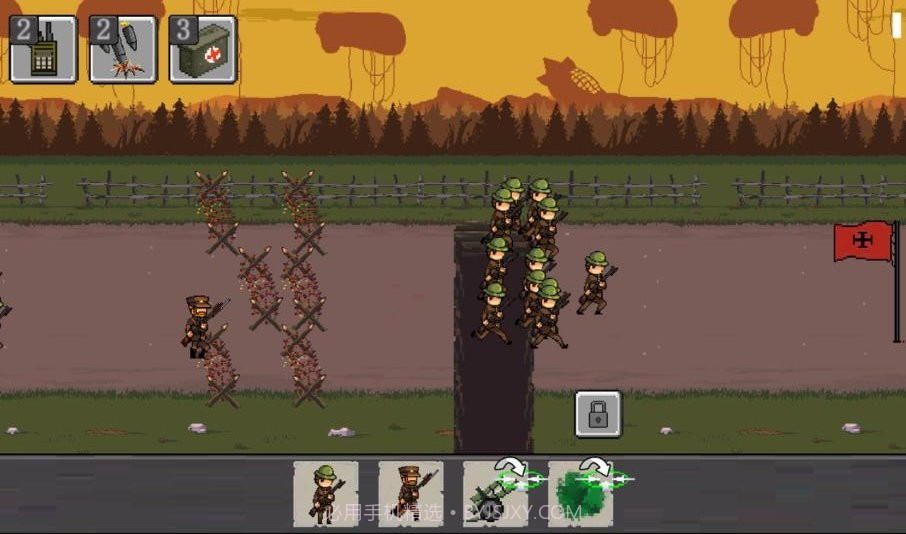Screen dimensions: 906x534
Task: Click the padlock trench lock button
Action: coord(598,414)
